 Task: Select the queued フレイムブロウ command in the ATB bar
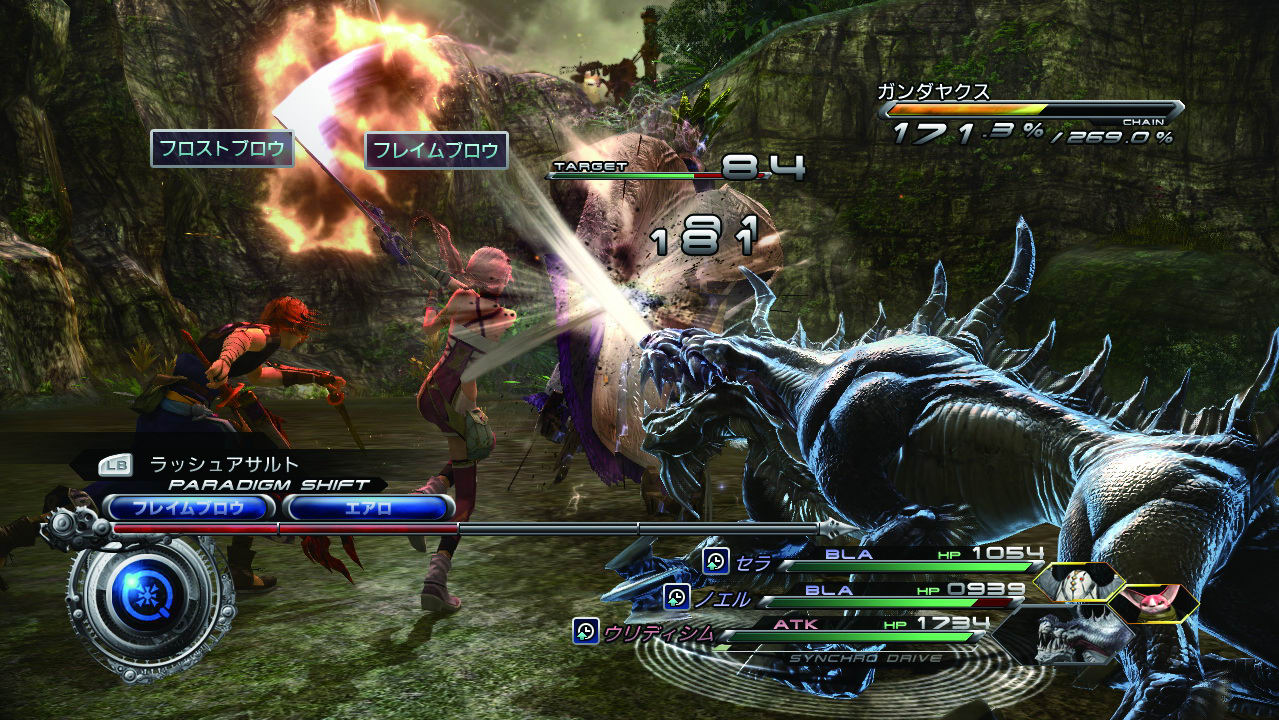[x=189, y=508]
